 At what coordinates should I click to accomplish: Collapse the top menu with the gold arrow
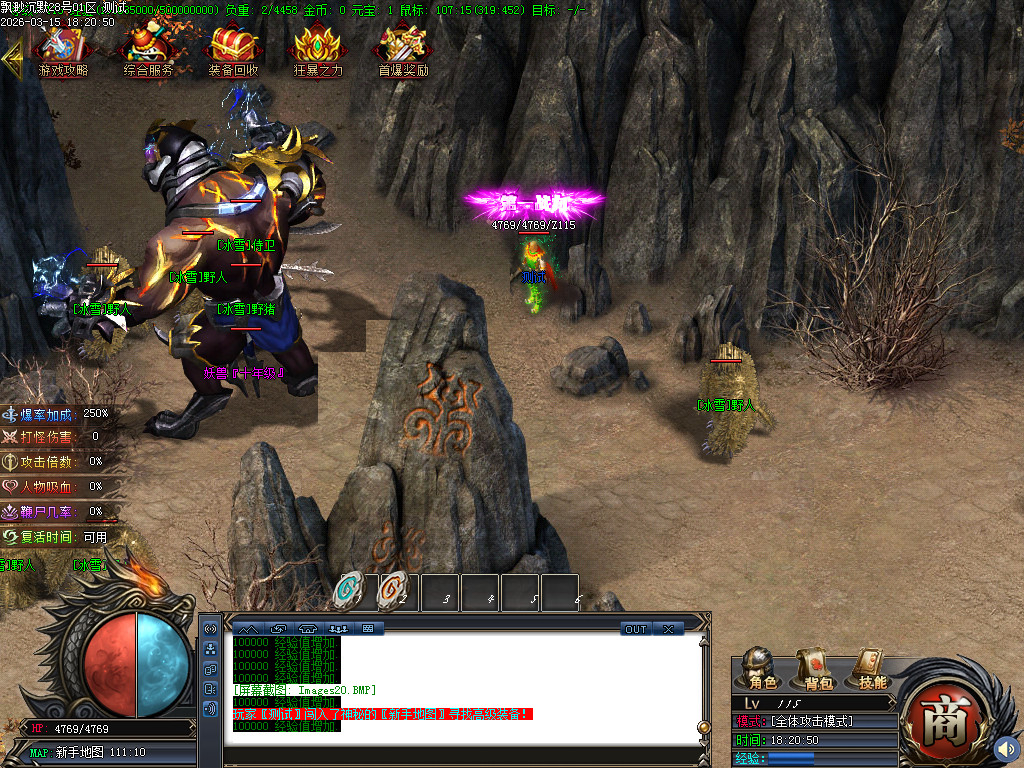click(13, 58)
